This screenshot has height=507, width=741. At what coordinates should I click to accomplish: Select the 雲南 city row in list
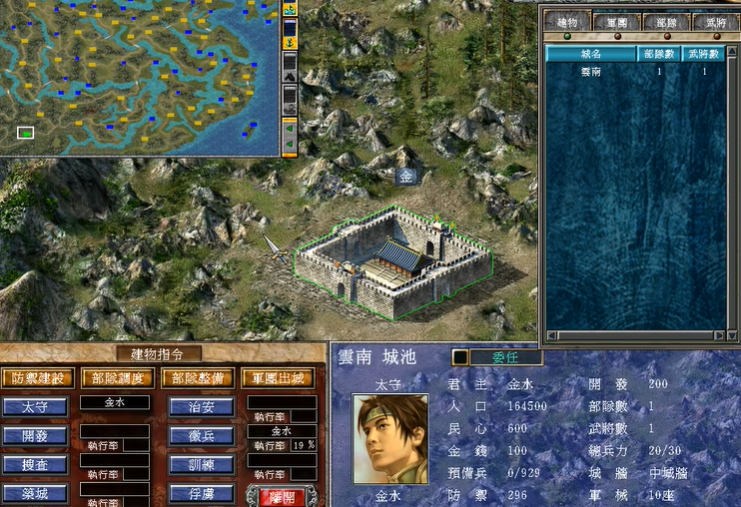pyautogui.click(x=592, y=72)
